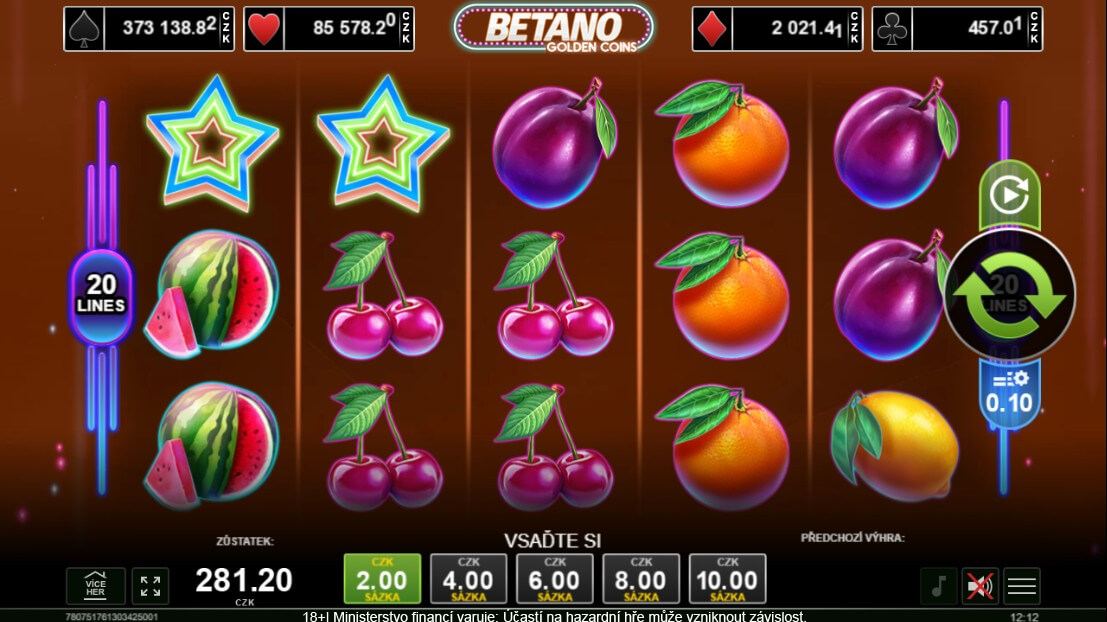
Task: Spin the reels with green arrows button
Action: pyautogui.click(x=1009, y=295)
